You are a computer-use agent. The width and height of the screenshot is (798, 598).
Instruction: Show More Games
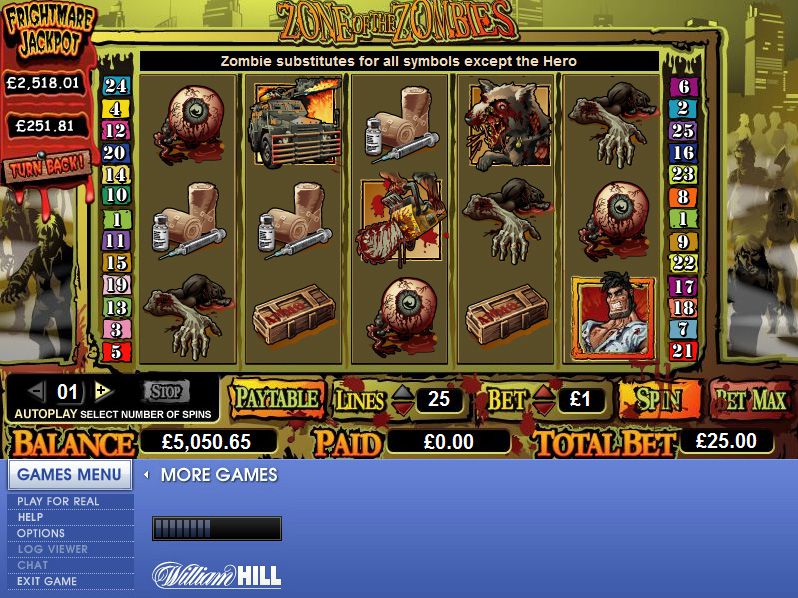[218, 474]
